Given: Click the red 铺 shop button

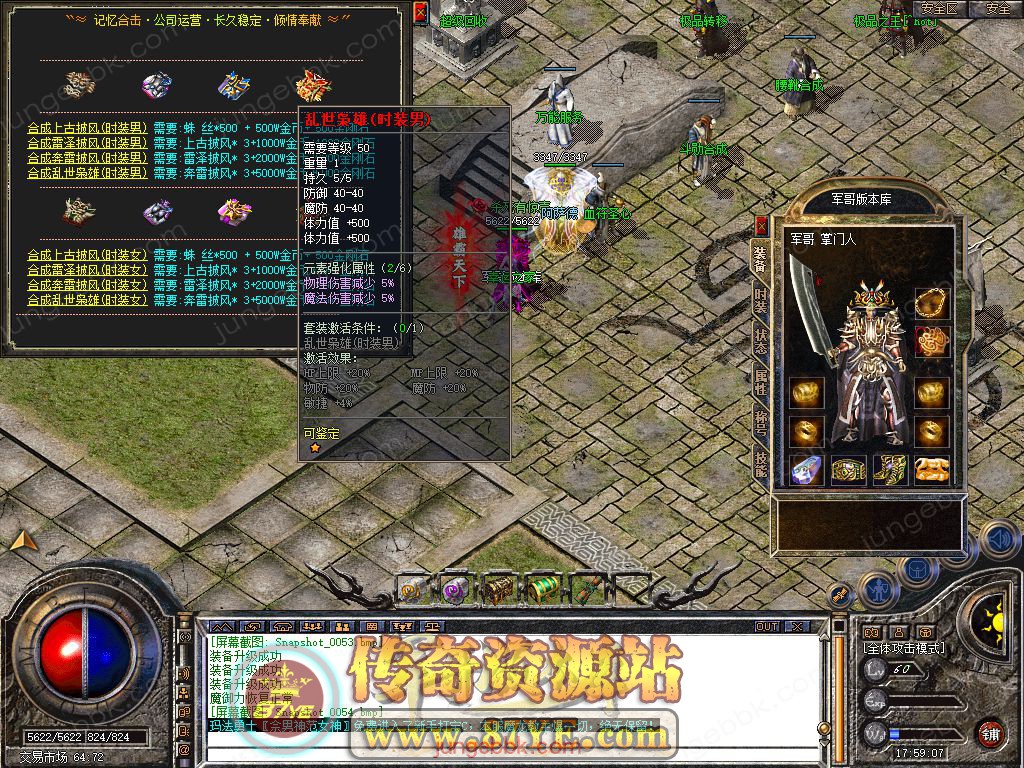Looking at the screenshot, I should pos(990,733).
